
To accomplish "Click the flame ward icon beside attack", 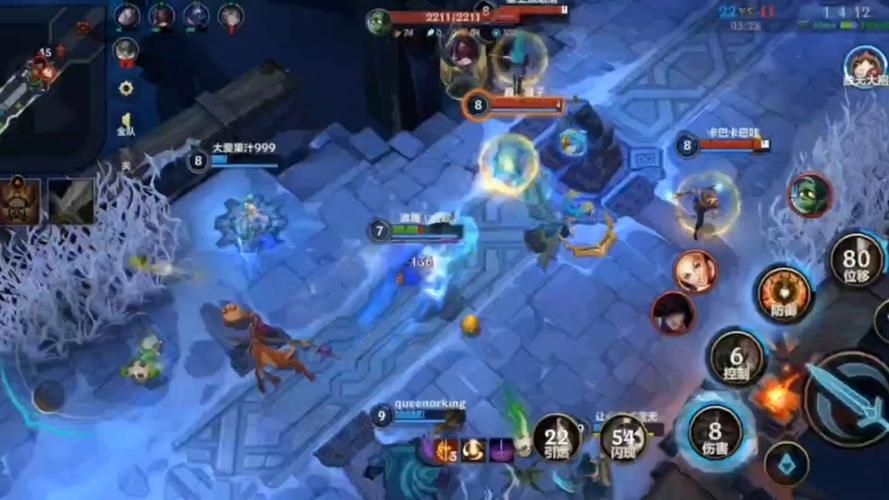I will [779, 397].
